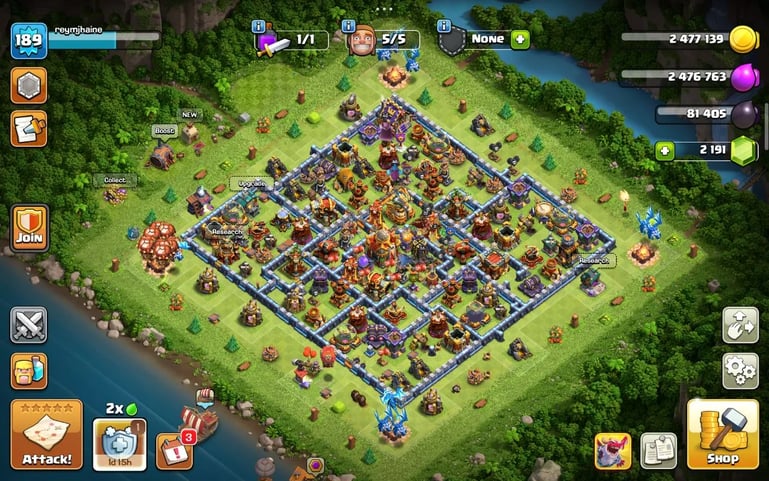The image size is (769, 481).
Task: Open the scroll and hammer button
Action: pyautogui.click(x=28, y=128)
